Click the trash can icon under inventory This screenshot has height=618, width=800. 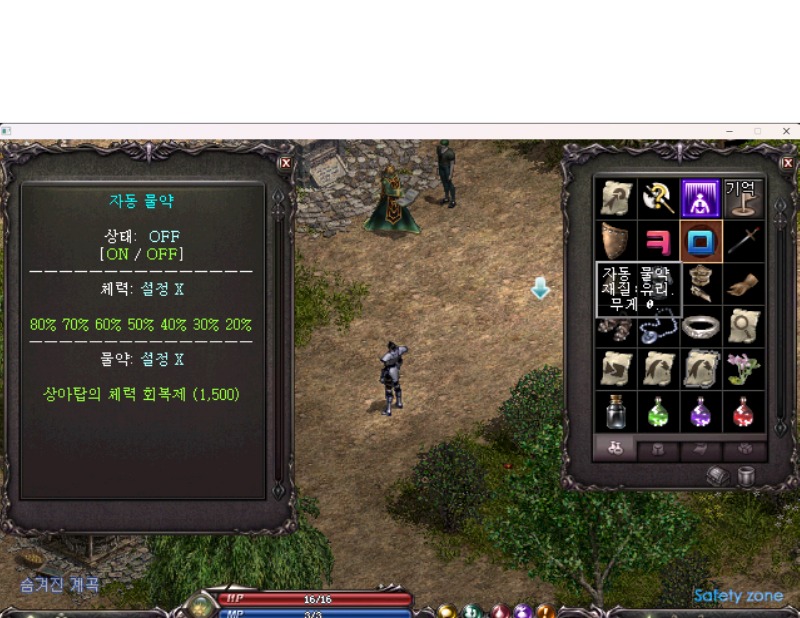coord(745,476)
